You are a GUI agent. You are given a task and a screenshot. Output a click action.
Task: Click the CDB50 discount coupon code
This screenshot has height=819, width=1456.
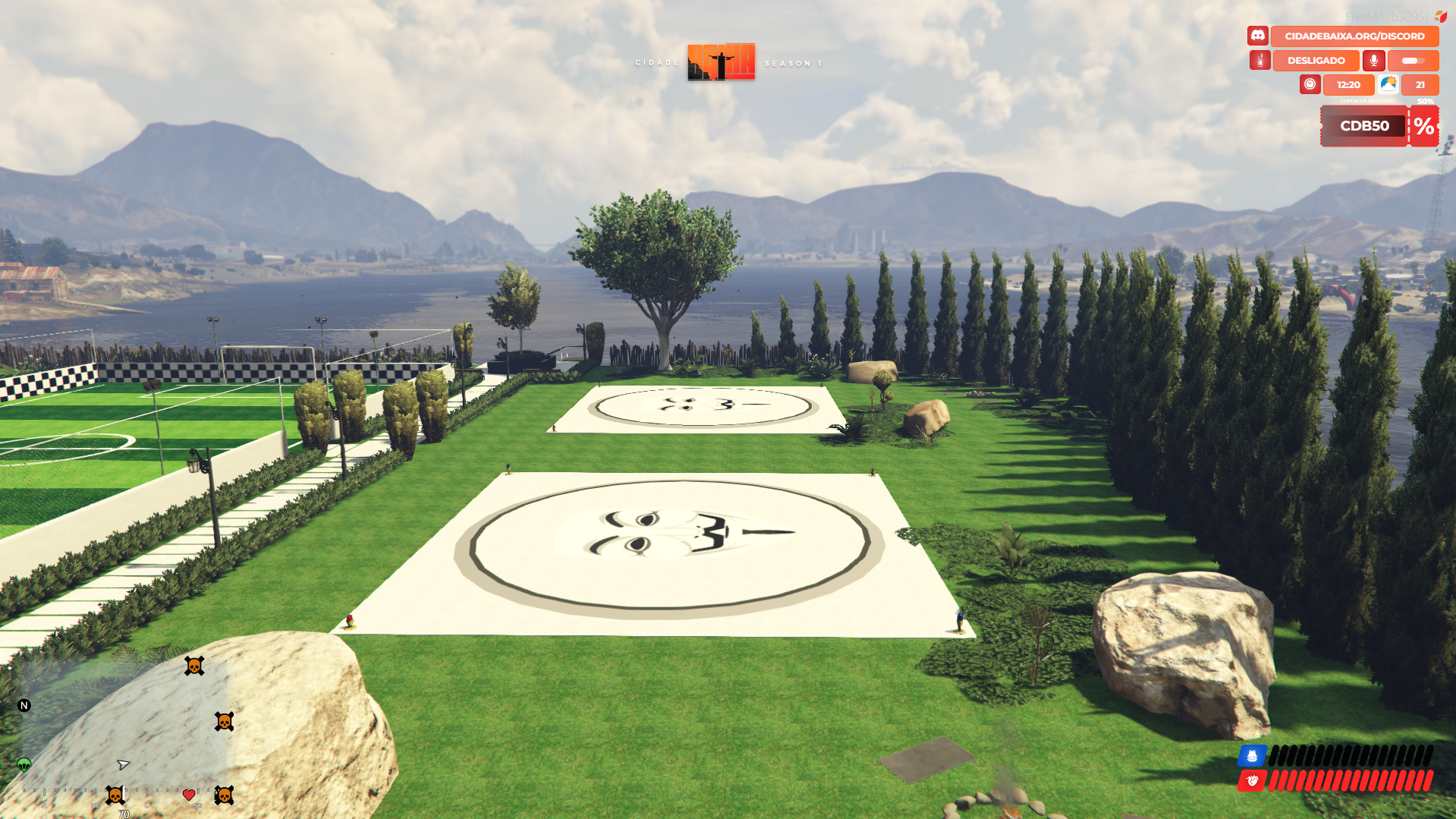[1363, 126]
